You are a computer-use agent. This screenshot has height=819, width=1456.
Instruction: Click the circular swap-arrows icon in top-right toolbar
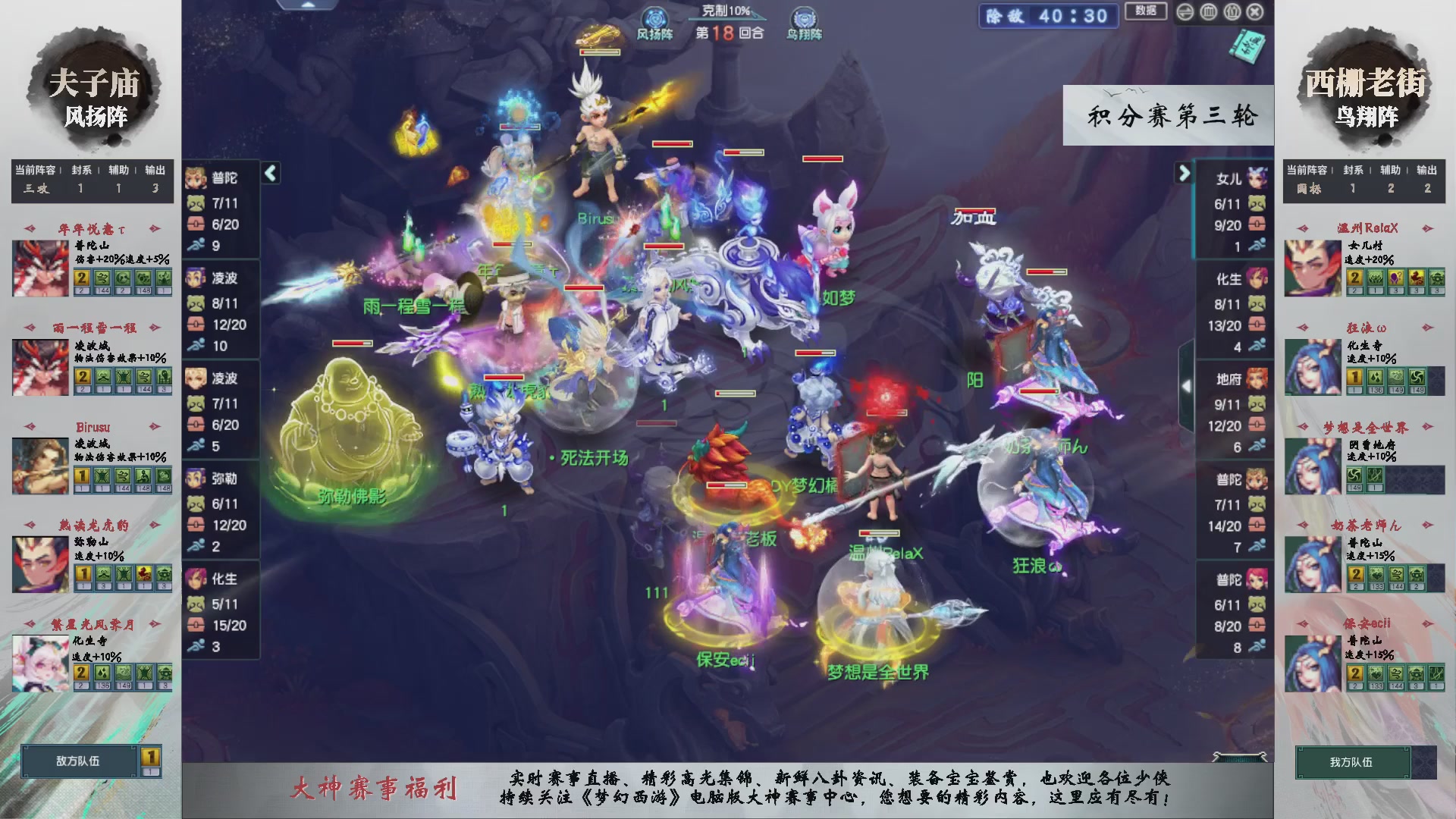tap(1185, 12)
